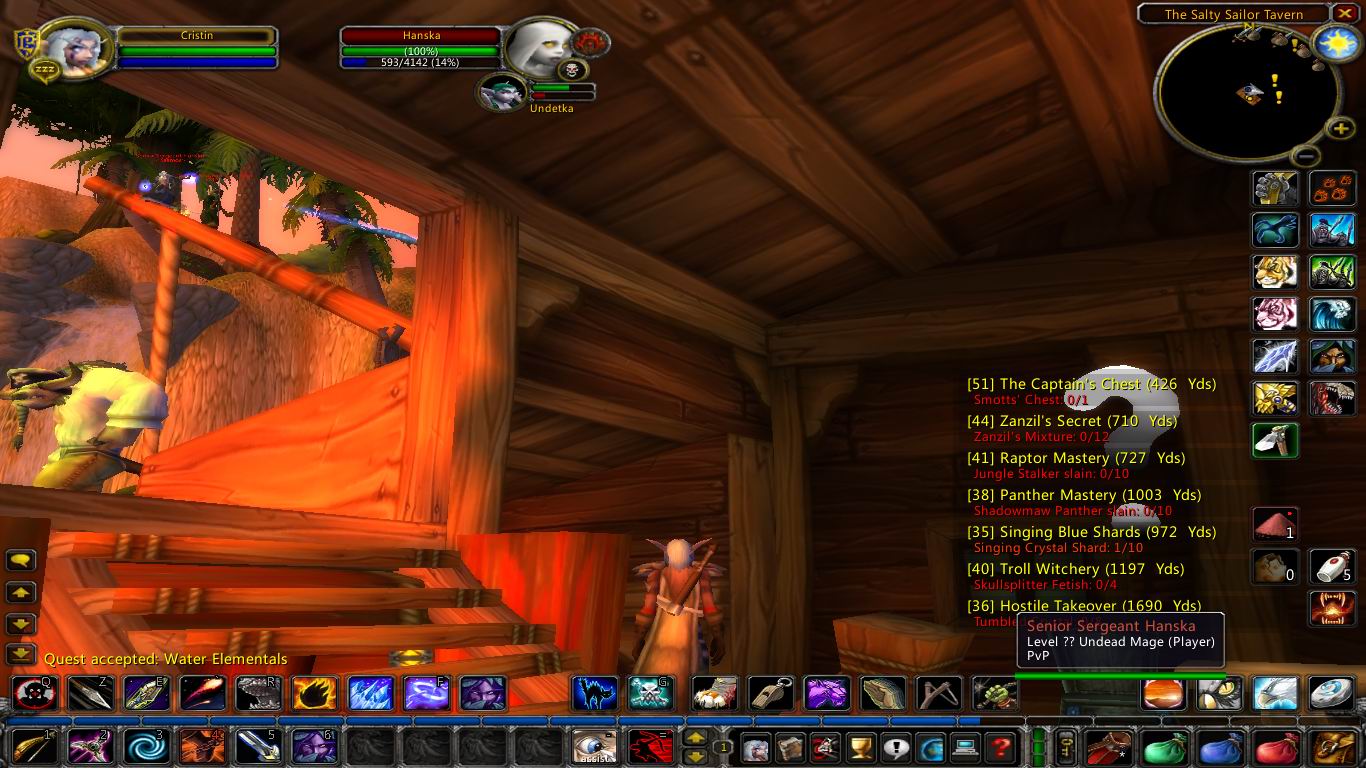Click the sun day-night indicator on the minimap
The width and height of the screenshot is (1366, 768).
1337,43
